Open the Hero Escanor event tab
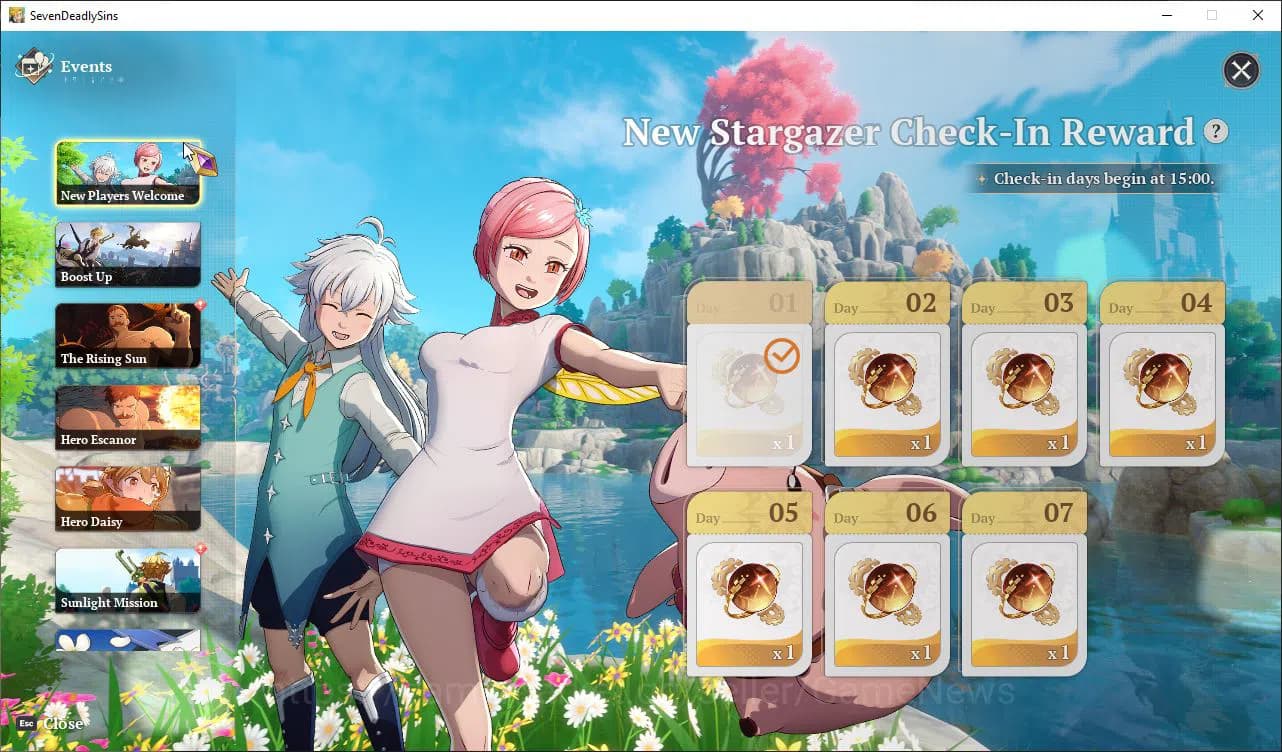 point(128,416)
